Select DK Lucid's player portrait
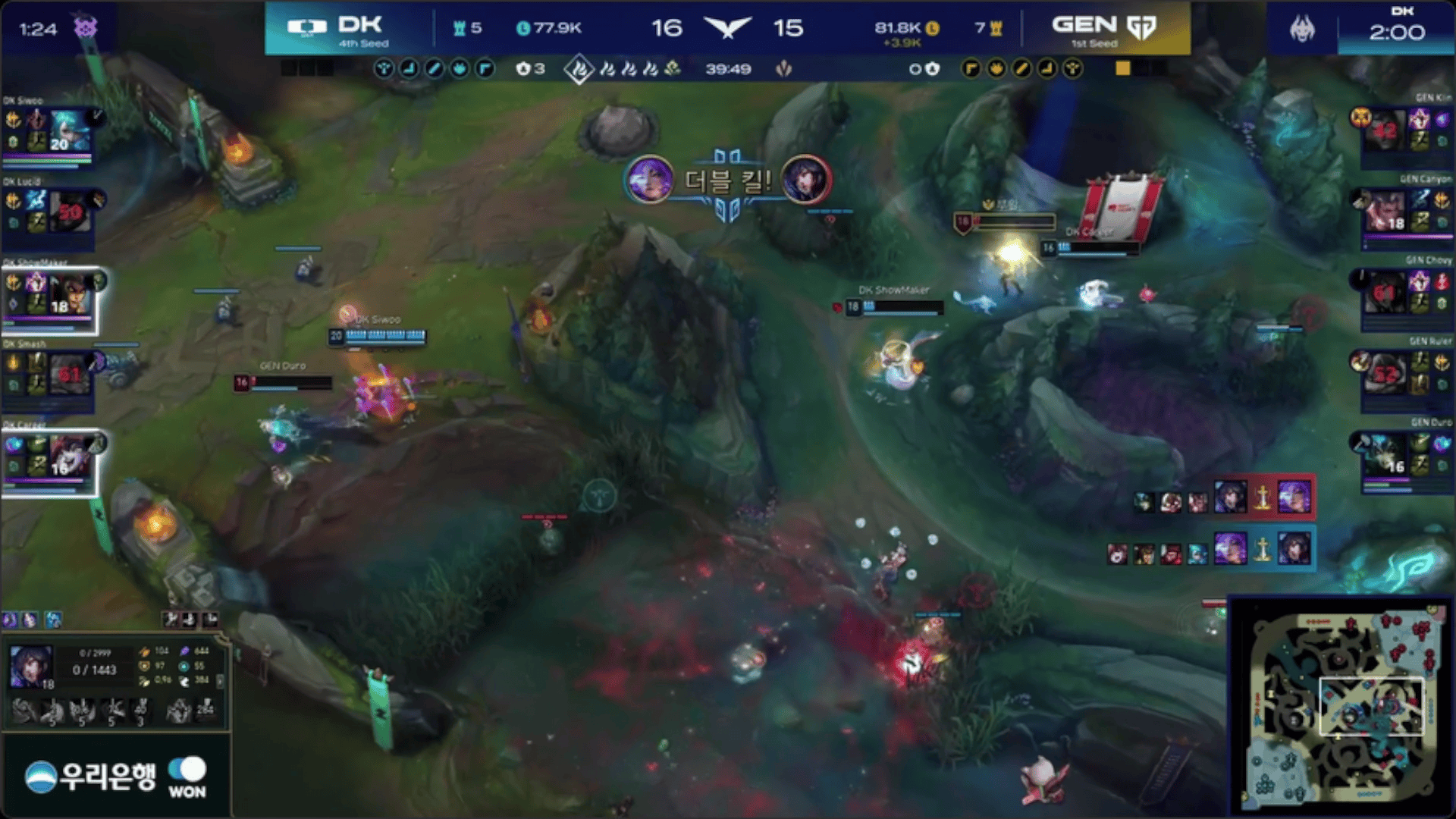1456x819 pixels. (x=70, y=212)
